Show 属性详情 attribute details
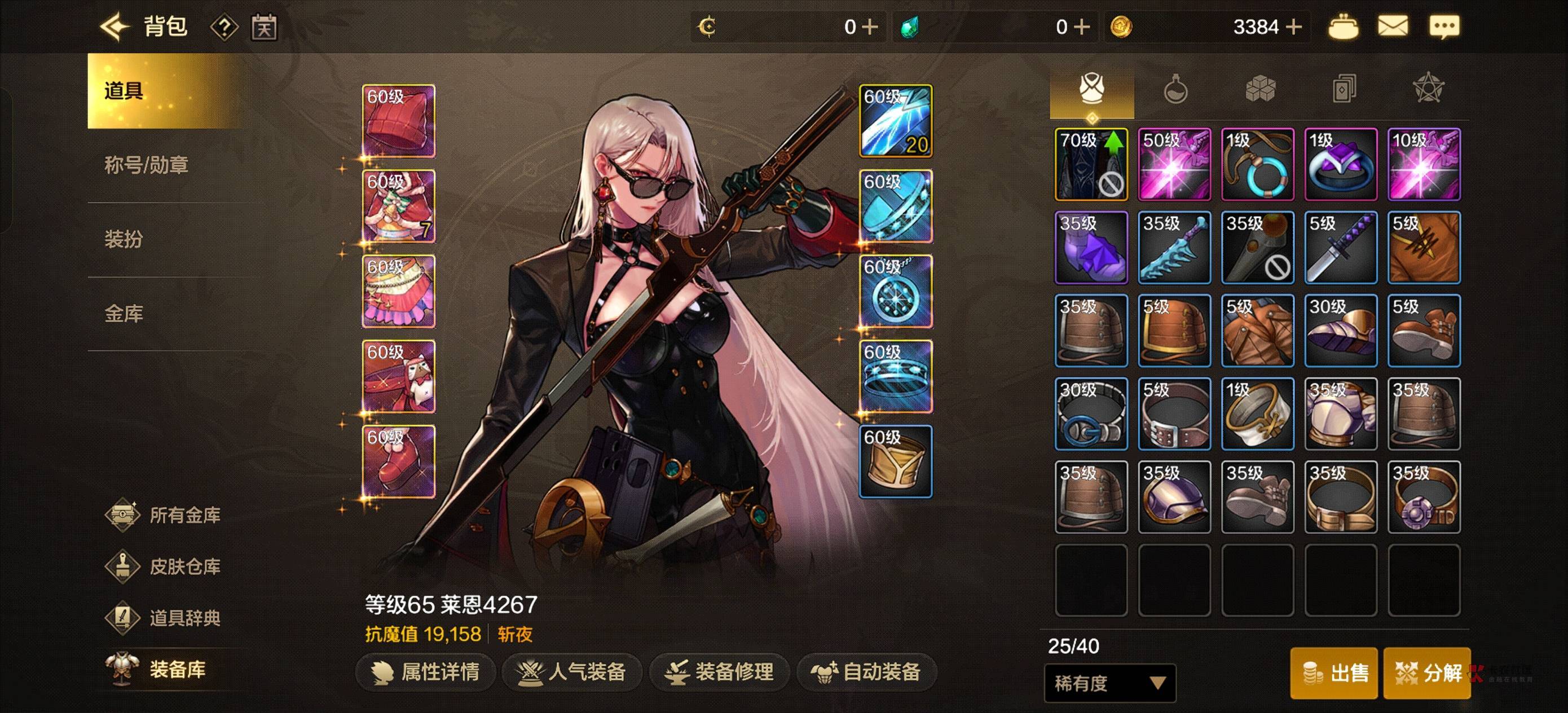 [x=425, y=672]
